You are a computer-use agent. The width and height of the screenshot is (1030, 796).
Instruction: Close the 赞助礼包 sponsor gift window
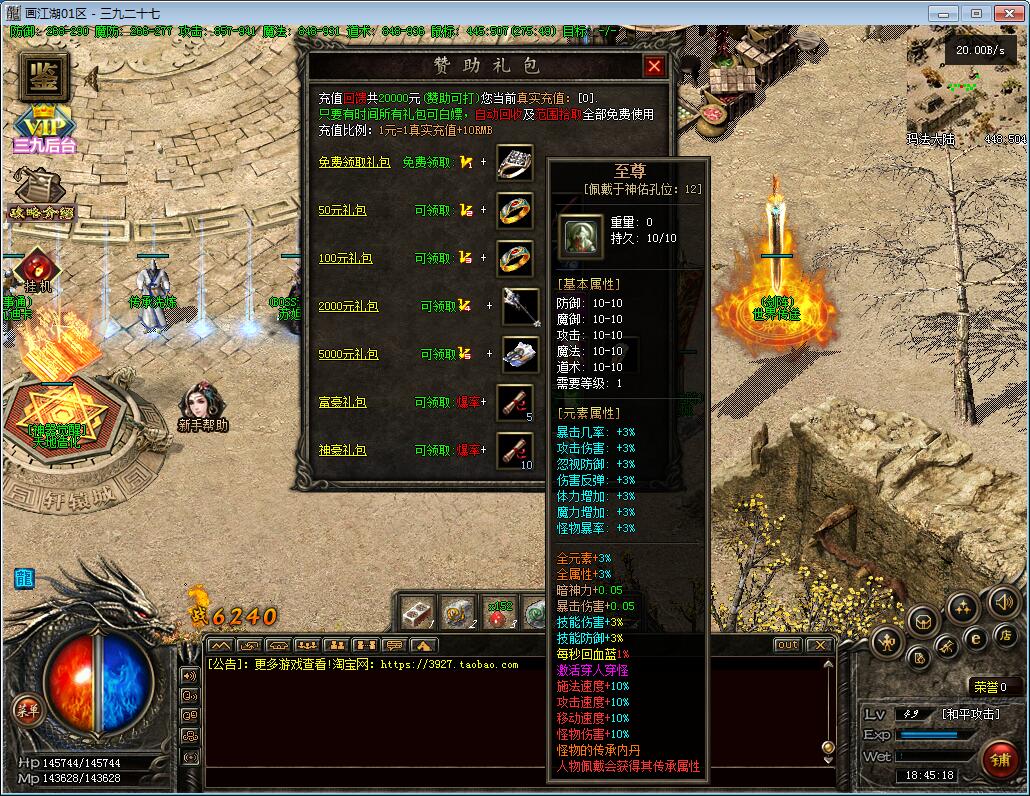[654, 67]
